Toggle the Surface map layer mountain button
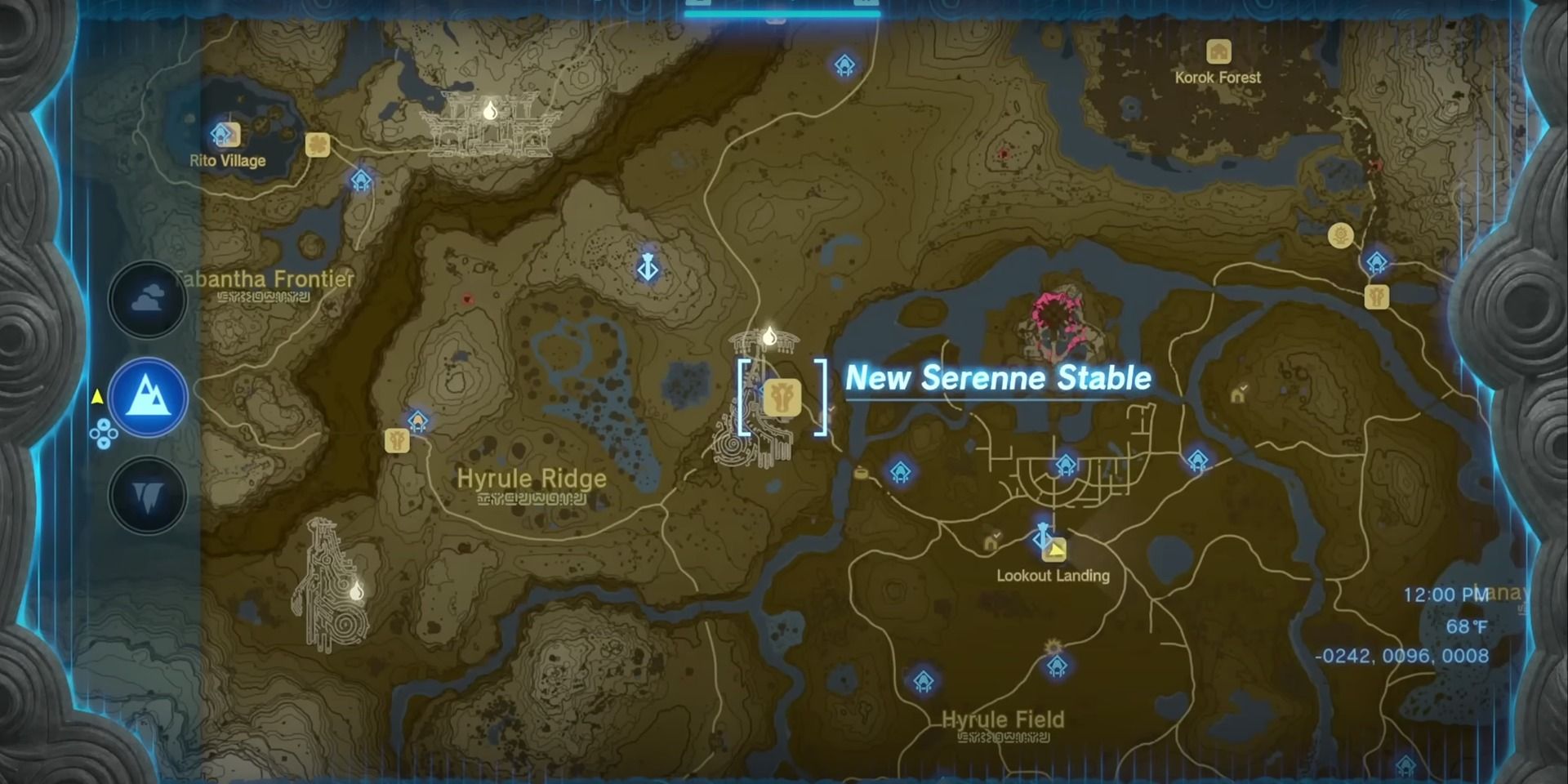1568x784 pixels. click(147, 398)
